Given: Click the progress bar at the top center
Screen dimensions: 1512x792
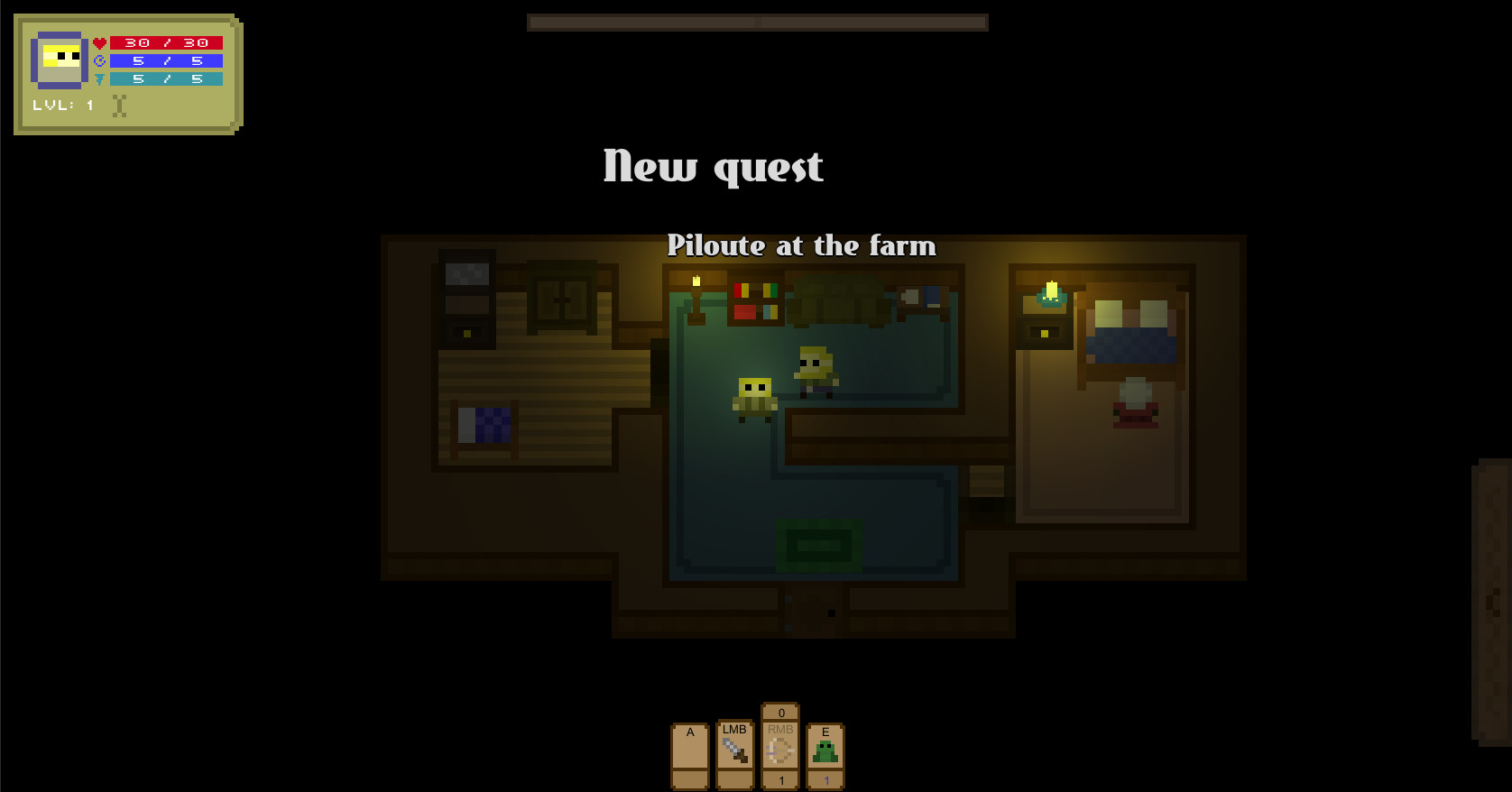Looking at the screenshot, I should [x=756, y=22].
